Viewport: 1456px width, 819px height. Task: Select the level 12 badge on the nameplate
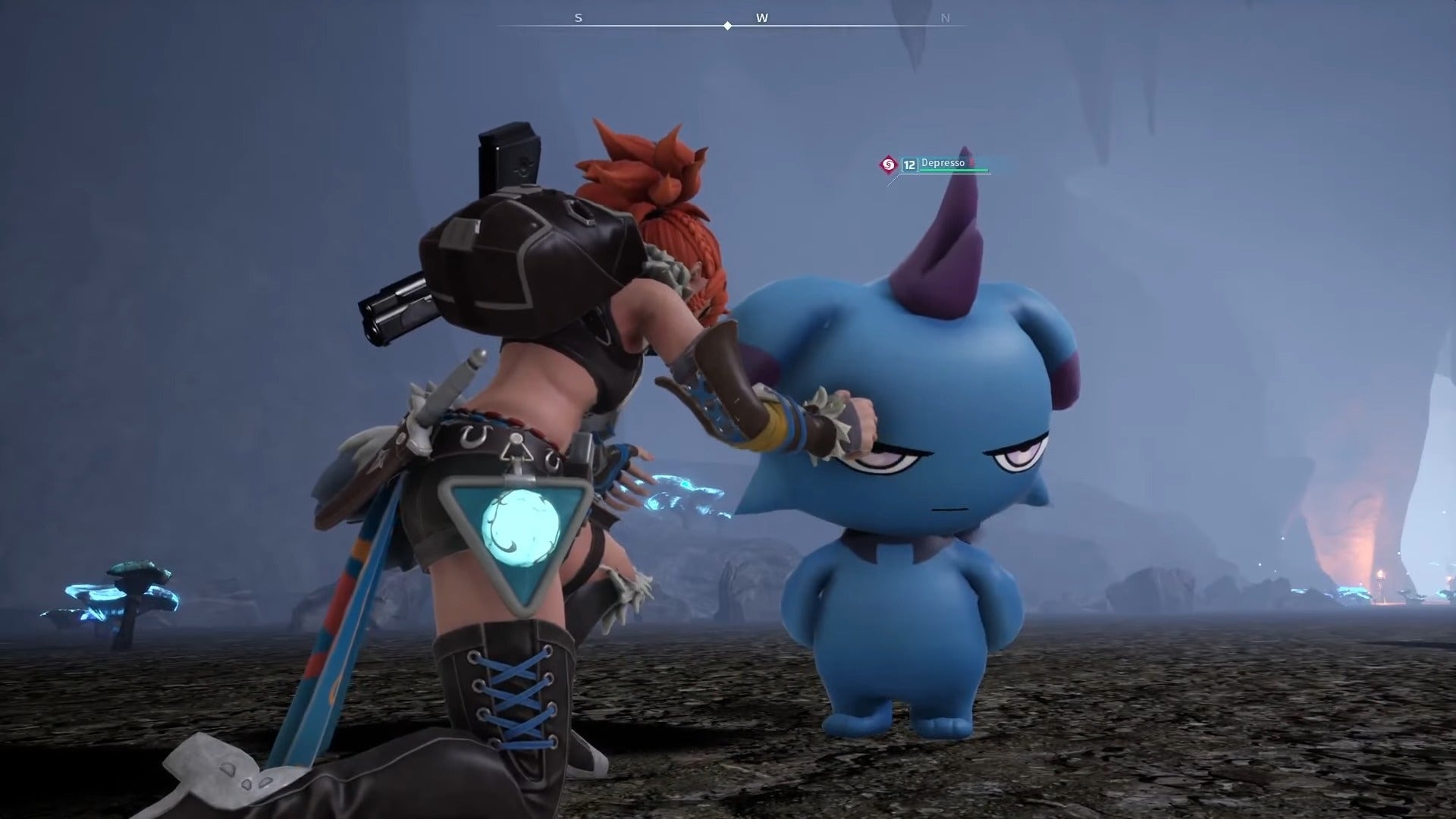click(909, 164)
